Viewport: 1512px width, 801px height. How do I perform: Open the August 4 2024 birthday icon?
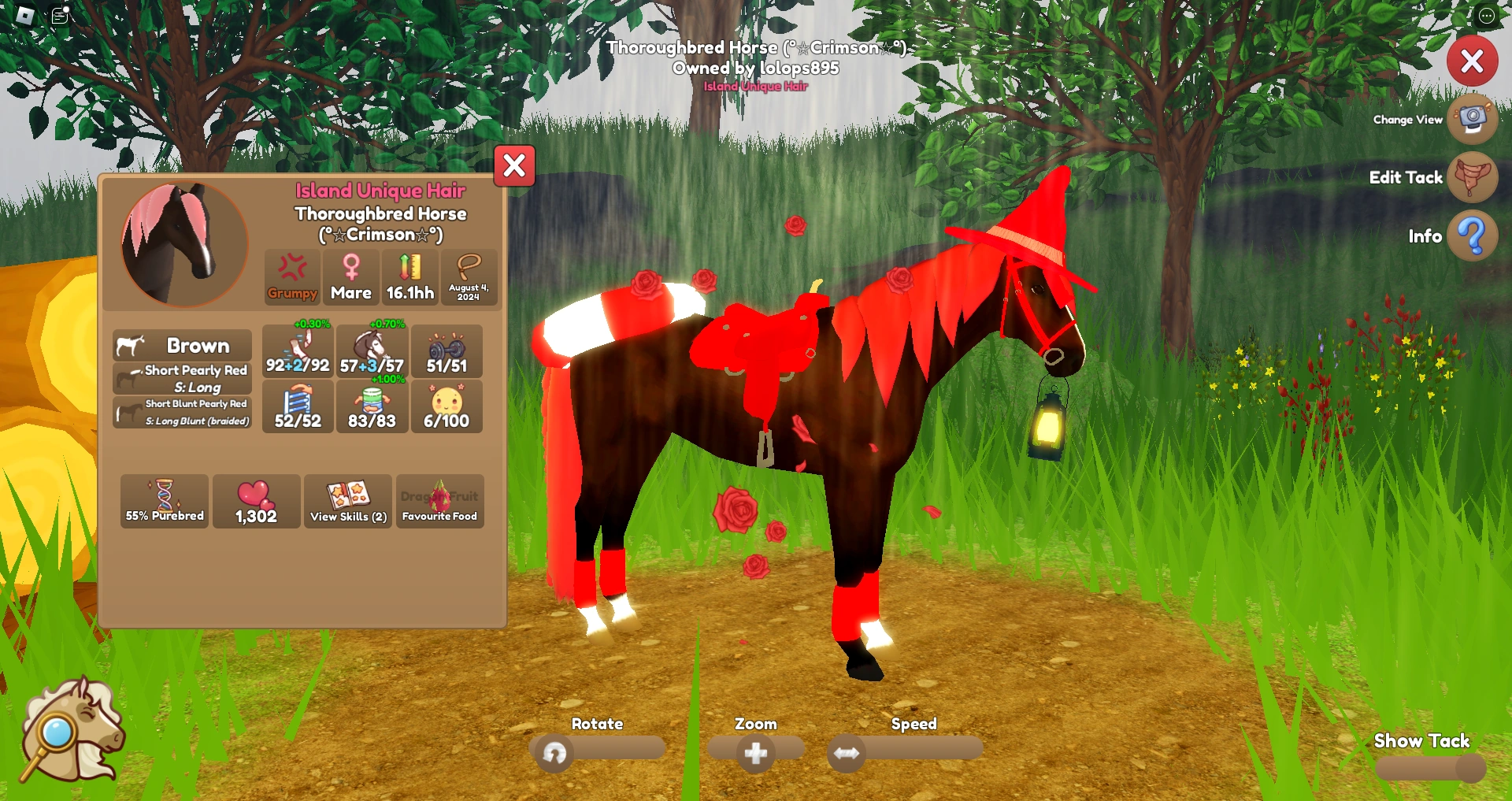469,276
